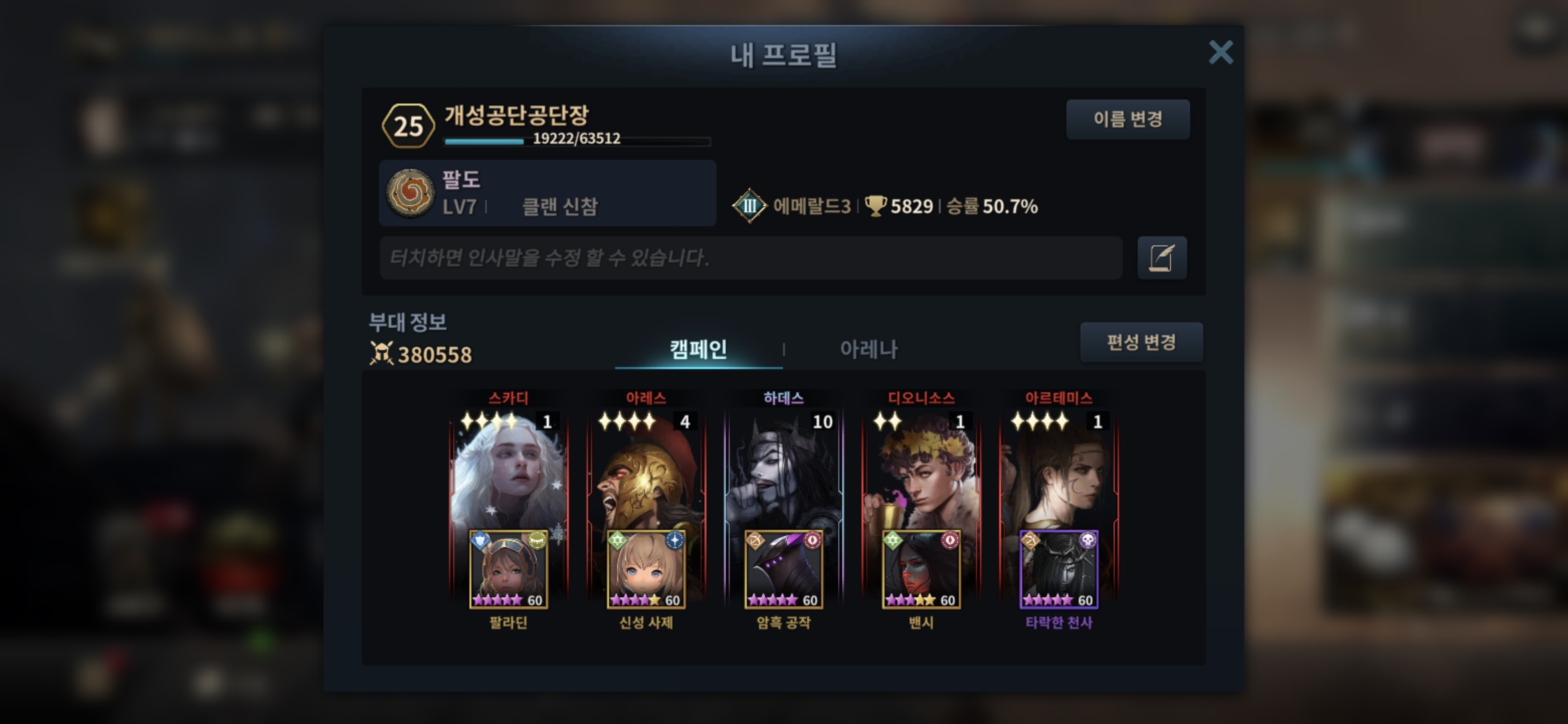
Task: Close the 내 프로필 profile window
Action: pos(1220,52)
